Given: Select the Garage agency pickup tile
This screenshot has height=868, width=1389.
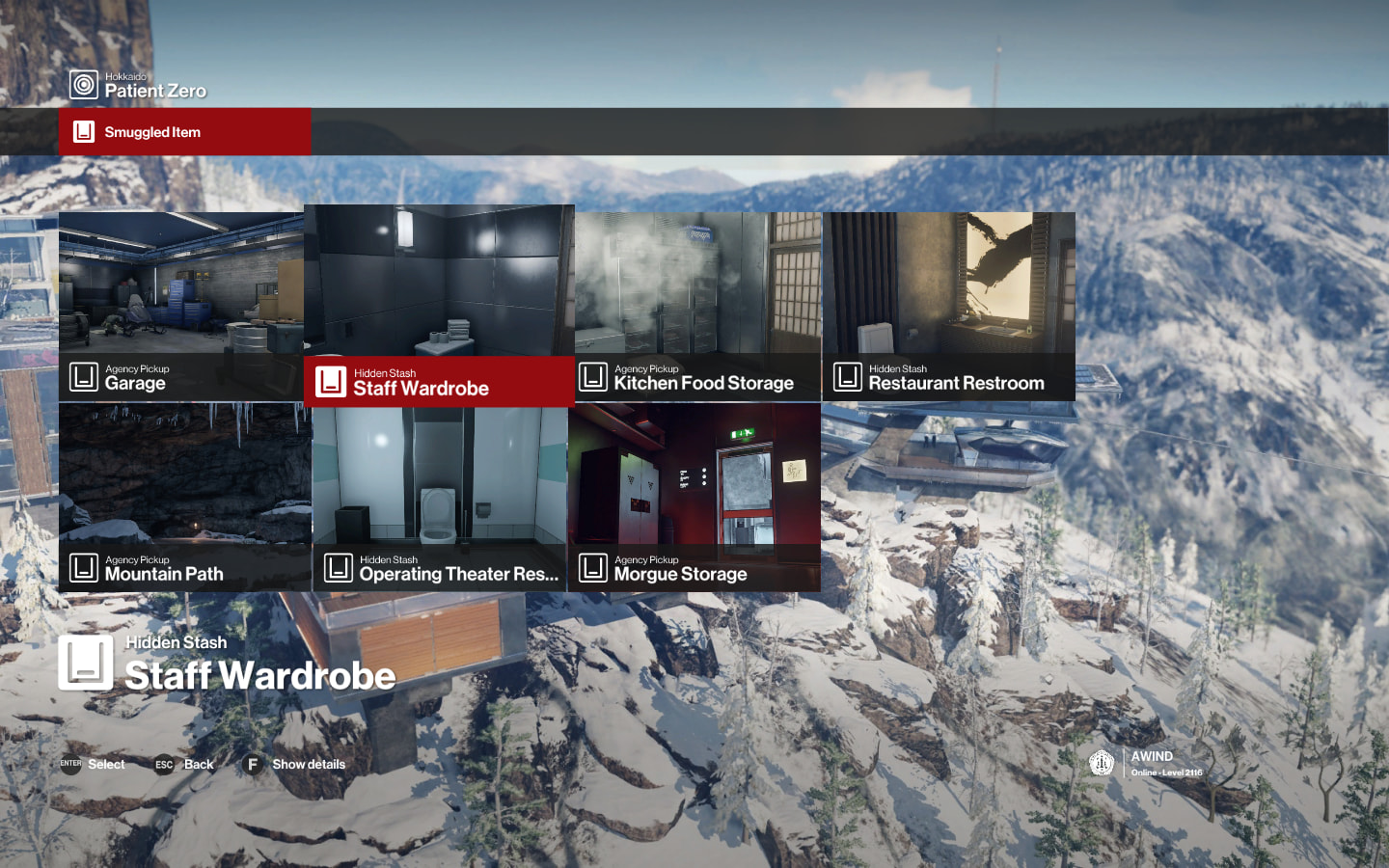Looking at the screenshot, I should pos(181,307).
